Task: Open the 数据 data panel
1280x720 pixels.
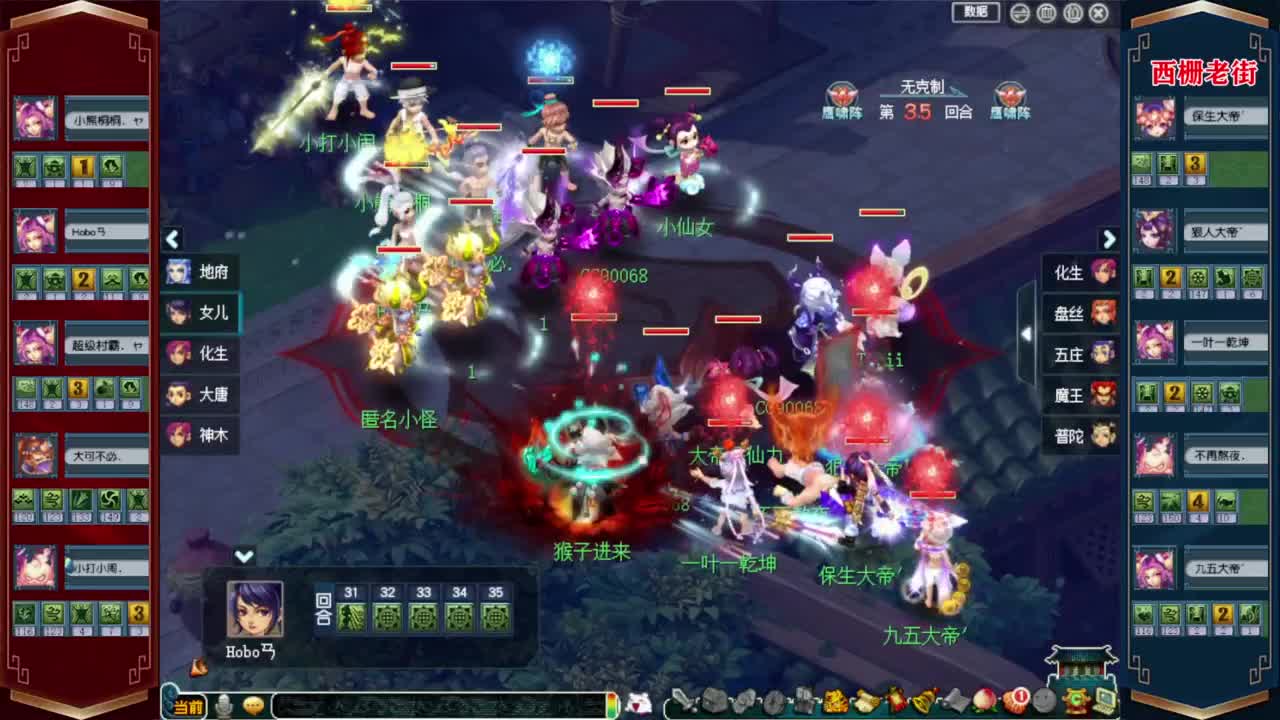Action: click(975, 13)
